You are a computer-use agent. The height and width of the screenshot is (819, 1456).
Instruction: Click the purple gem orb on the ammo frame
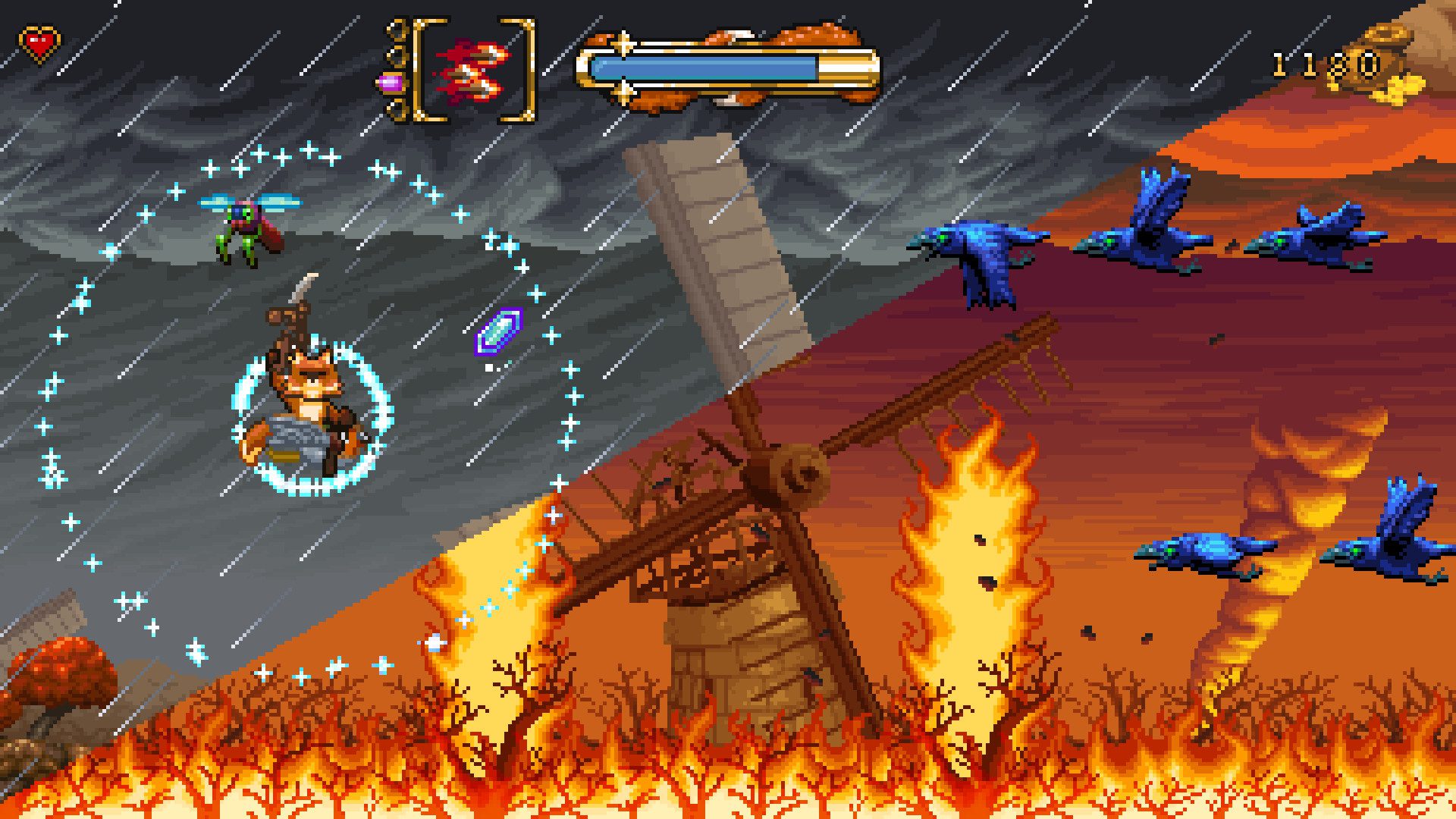(x=390, y=83)
